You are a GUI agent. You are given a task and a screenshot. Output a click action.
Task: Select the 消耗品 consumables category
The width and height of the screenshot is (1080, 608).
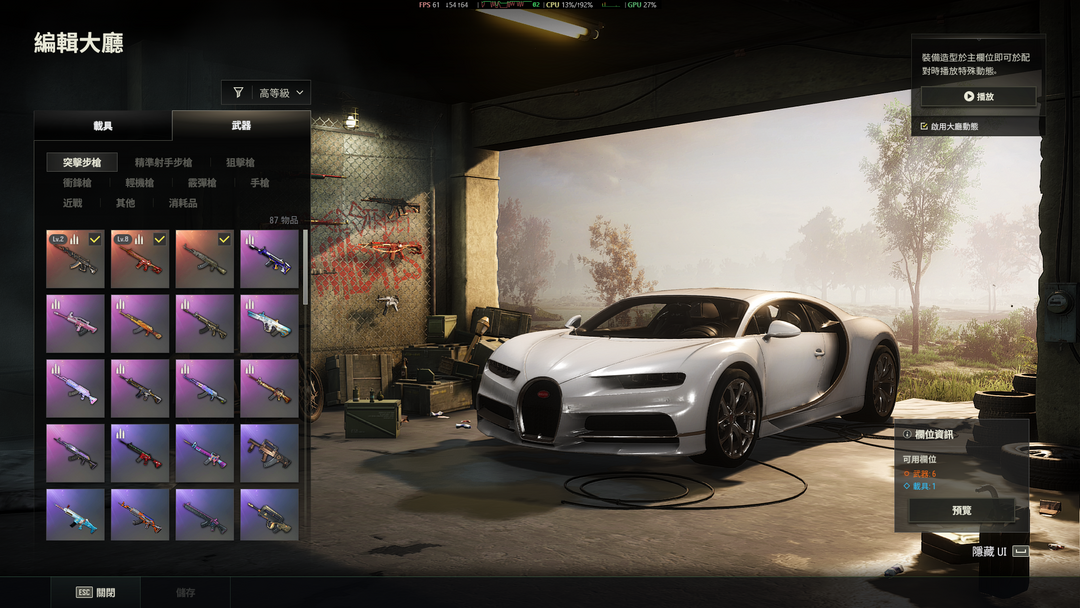183,203
